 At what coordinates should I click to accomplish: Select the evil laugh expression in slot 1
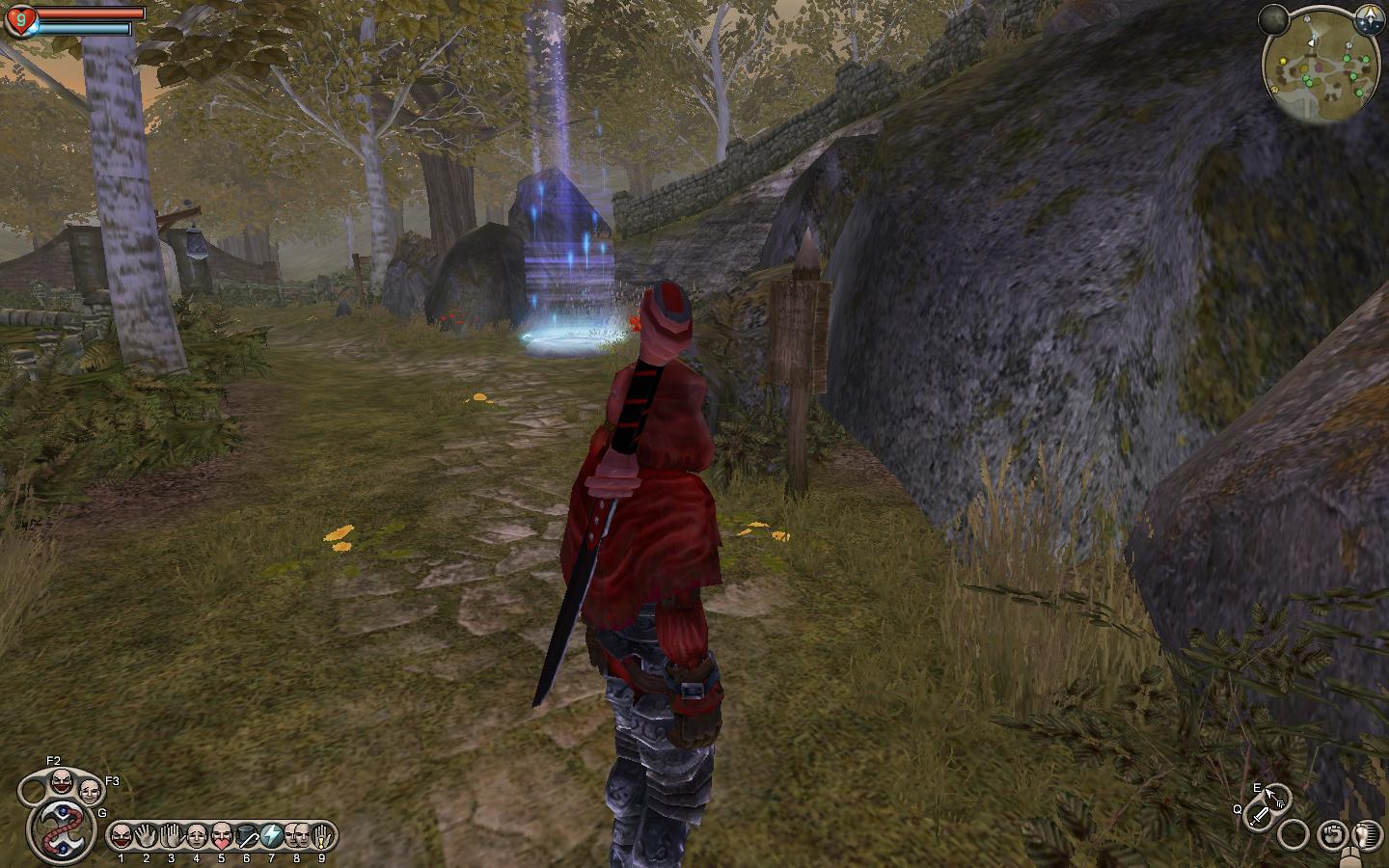click(x=121, y=835)
